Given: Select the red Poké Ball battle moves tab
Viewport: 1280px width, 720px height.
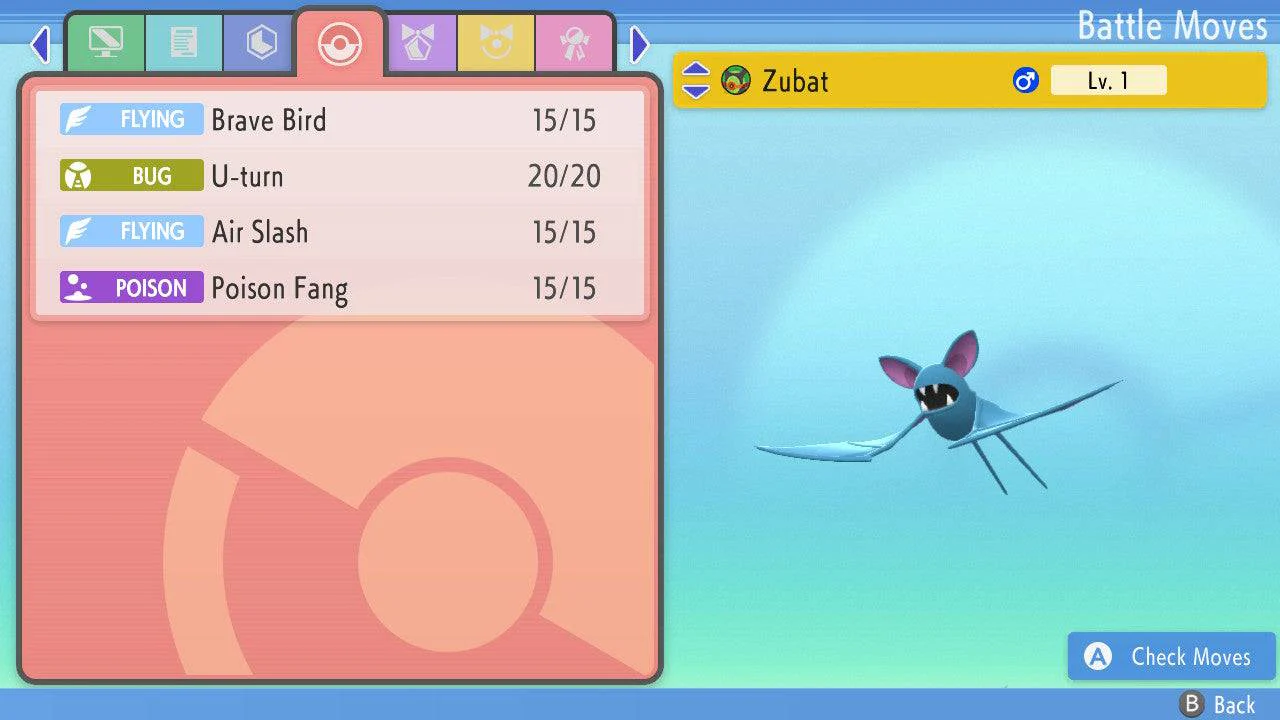Looking at the screenshot, I should coord(340,43).
